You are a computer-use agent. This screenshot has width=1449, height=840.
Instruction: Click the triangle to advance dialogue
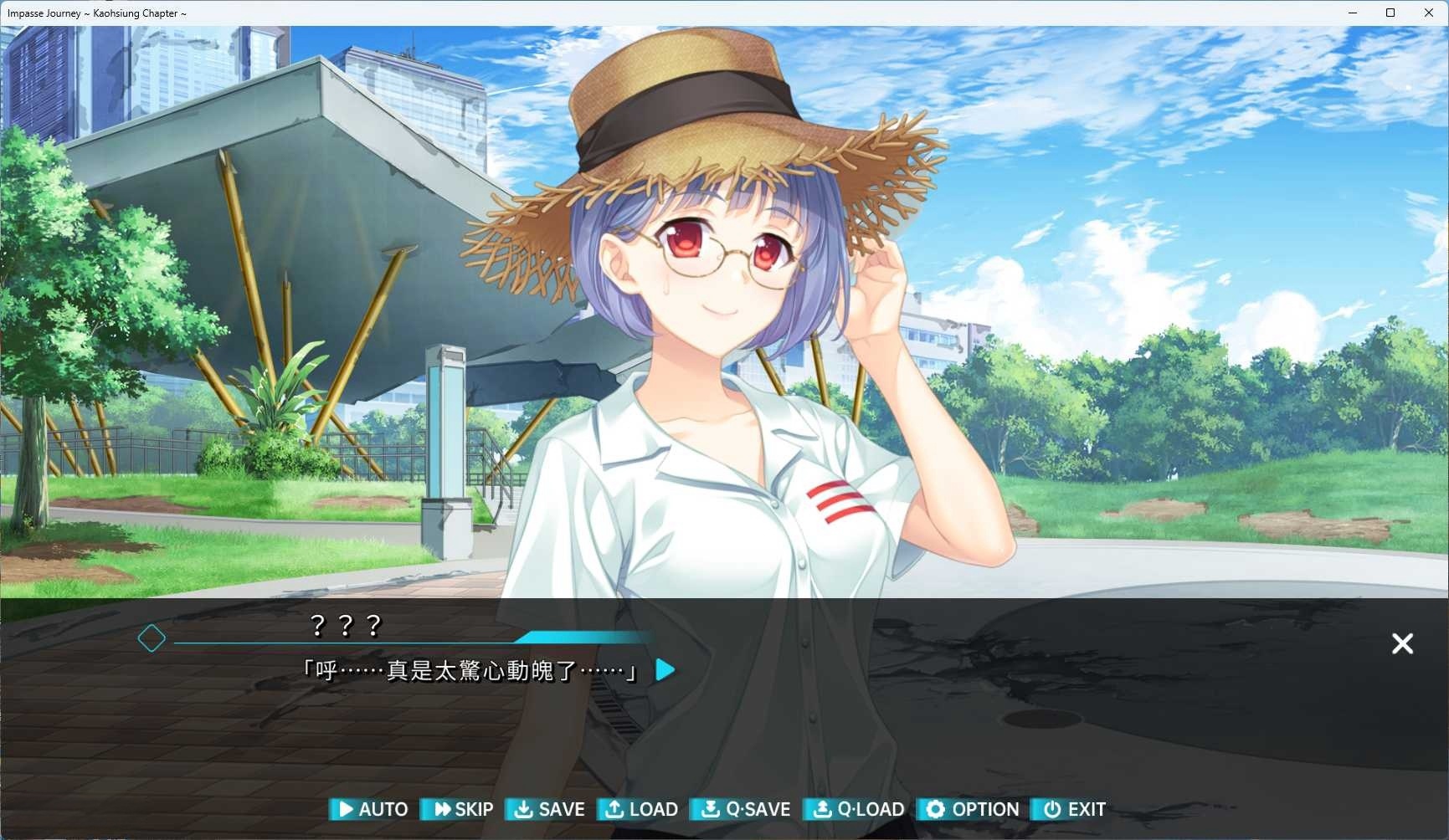tap(665, 669)
